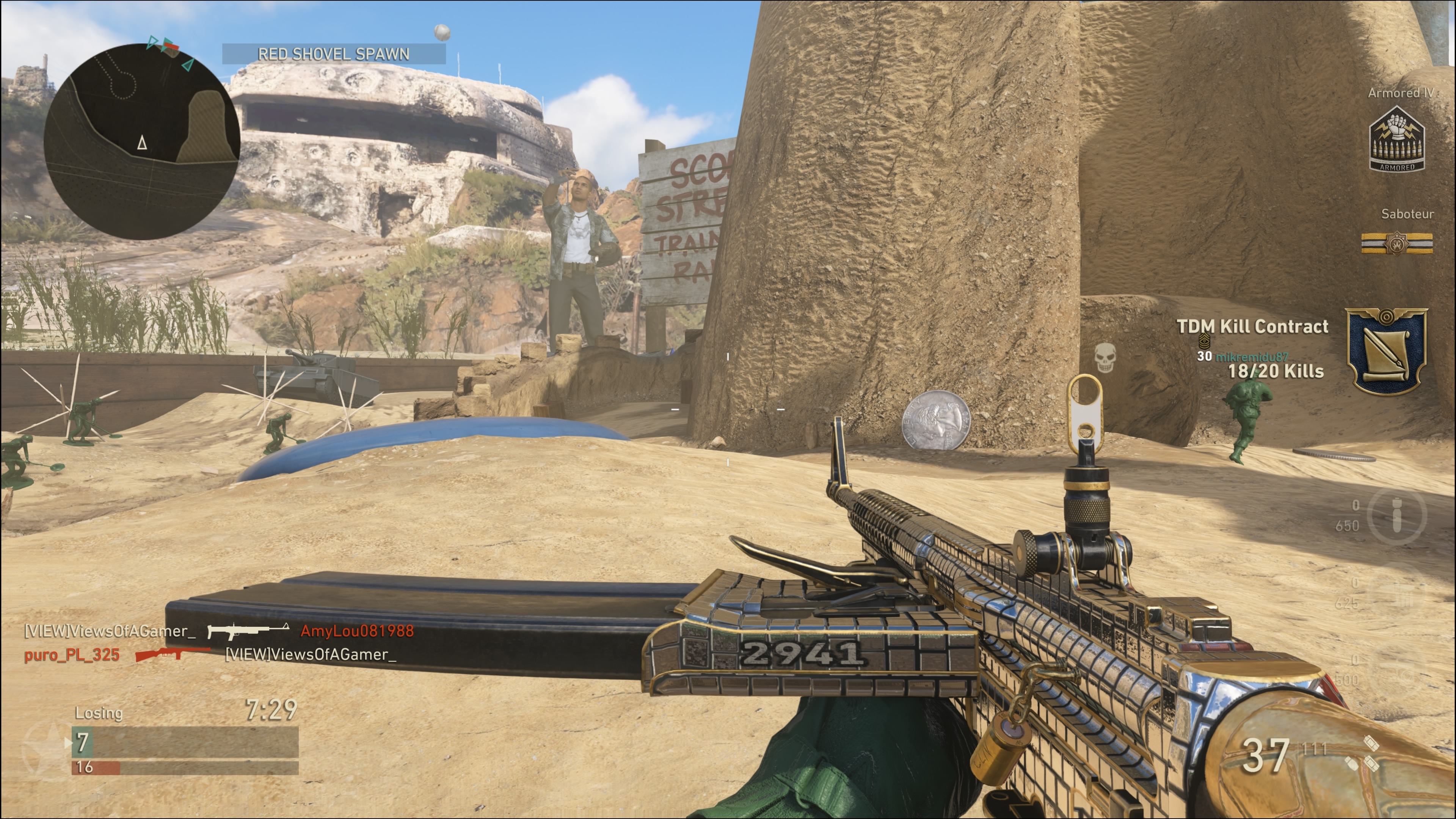Select the AmyLou081988 kill feed entry

click(357, 631)
